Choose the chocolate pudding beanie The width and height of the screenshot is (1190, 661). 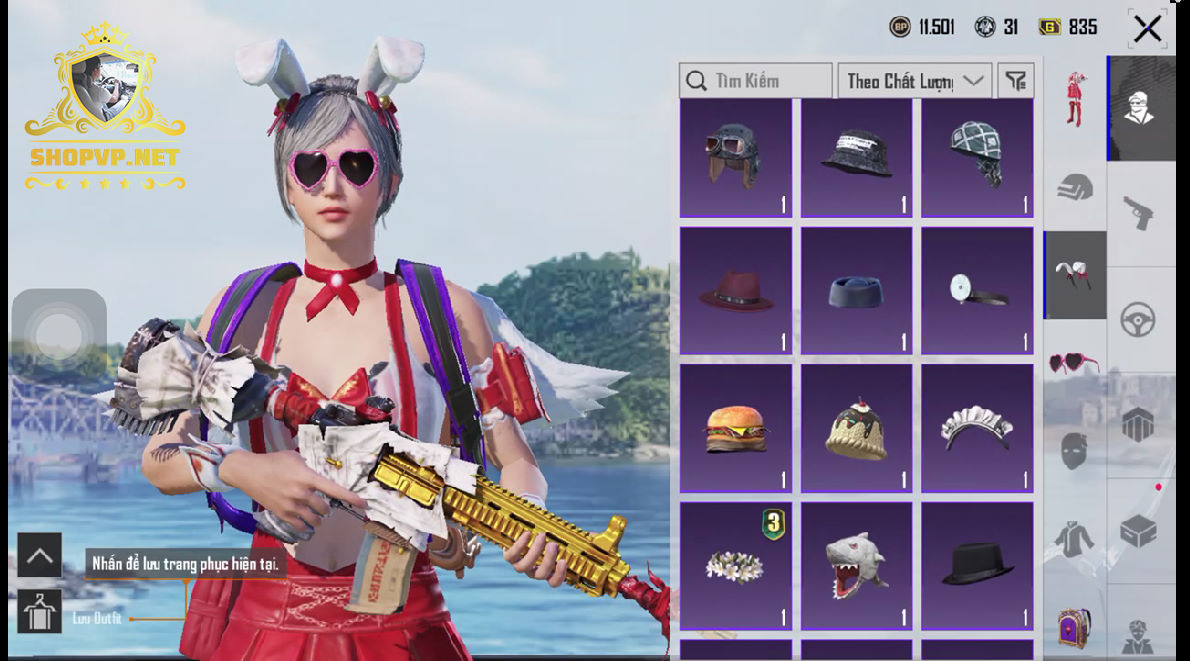coord(856,427)
